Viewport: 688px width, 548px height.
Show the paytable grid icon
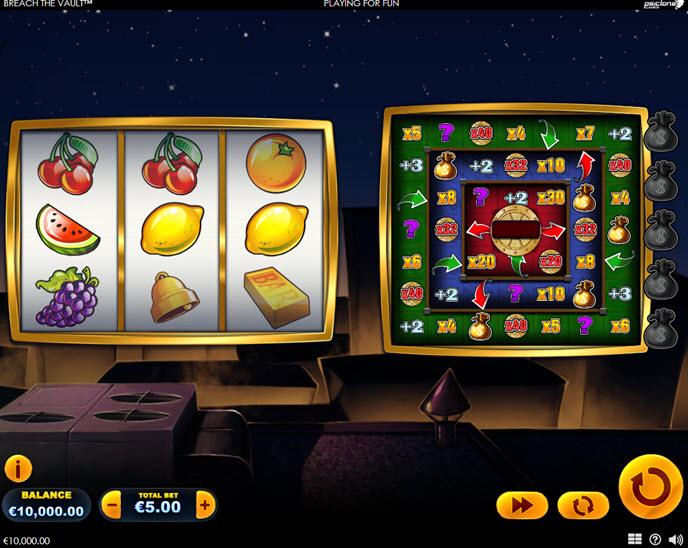[x=635, y=540]
